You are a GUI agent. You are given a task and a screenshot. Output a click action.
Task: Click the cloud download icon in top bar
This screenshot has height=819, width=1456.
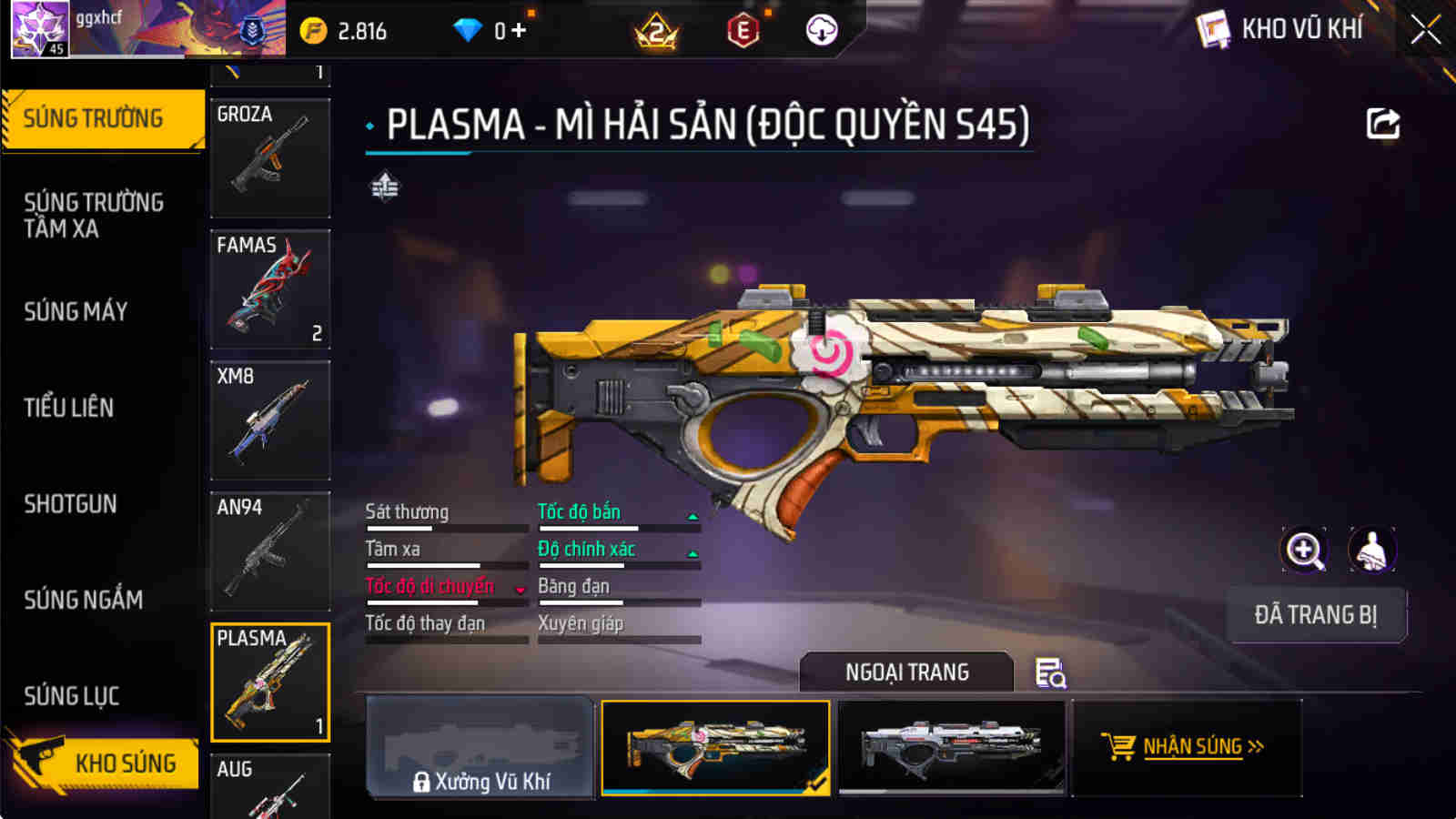coord(822,29)
